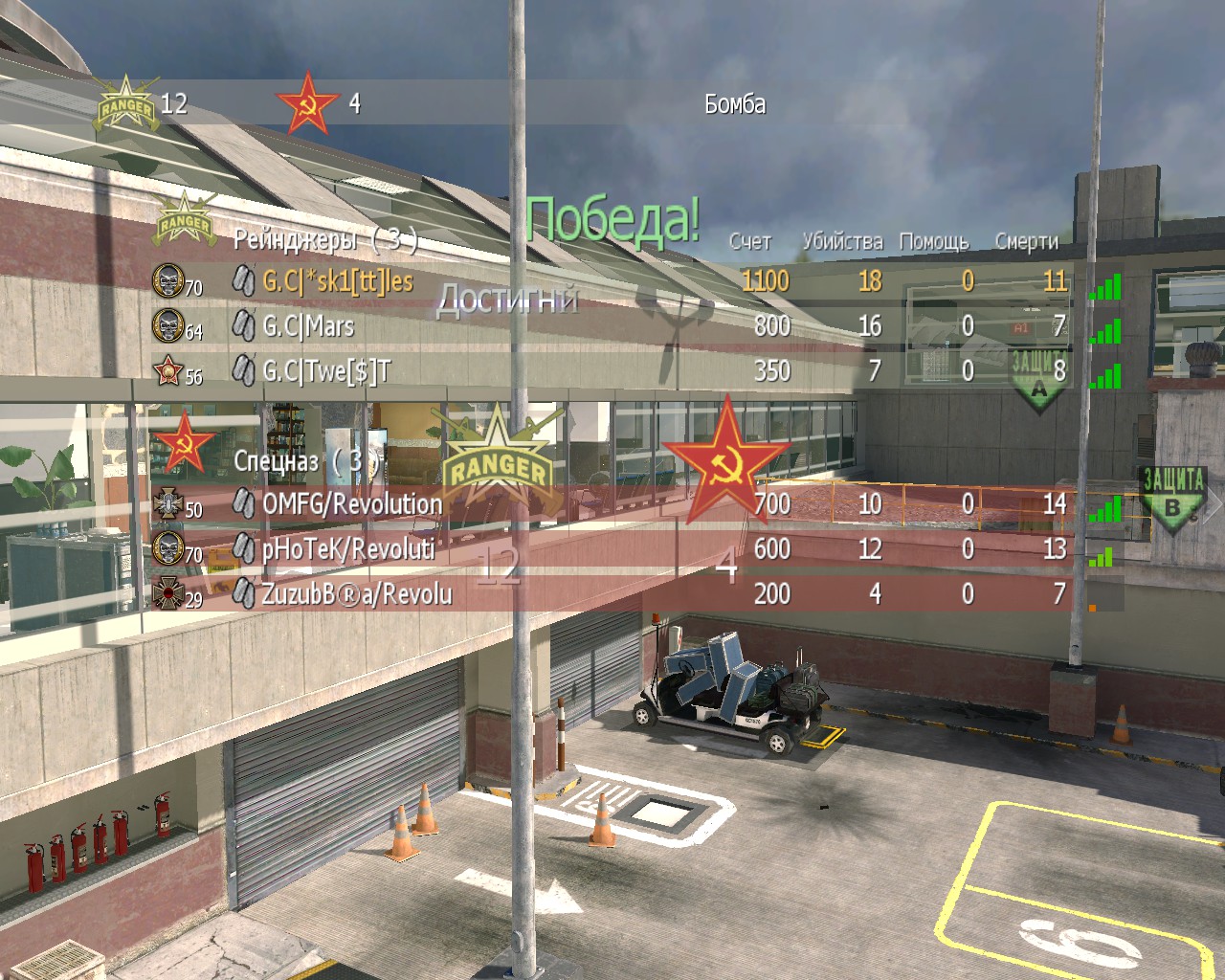Choose the G.C|Mars scoreboard row
1225x980 pixels.
308,326
